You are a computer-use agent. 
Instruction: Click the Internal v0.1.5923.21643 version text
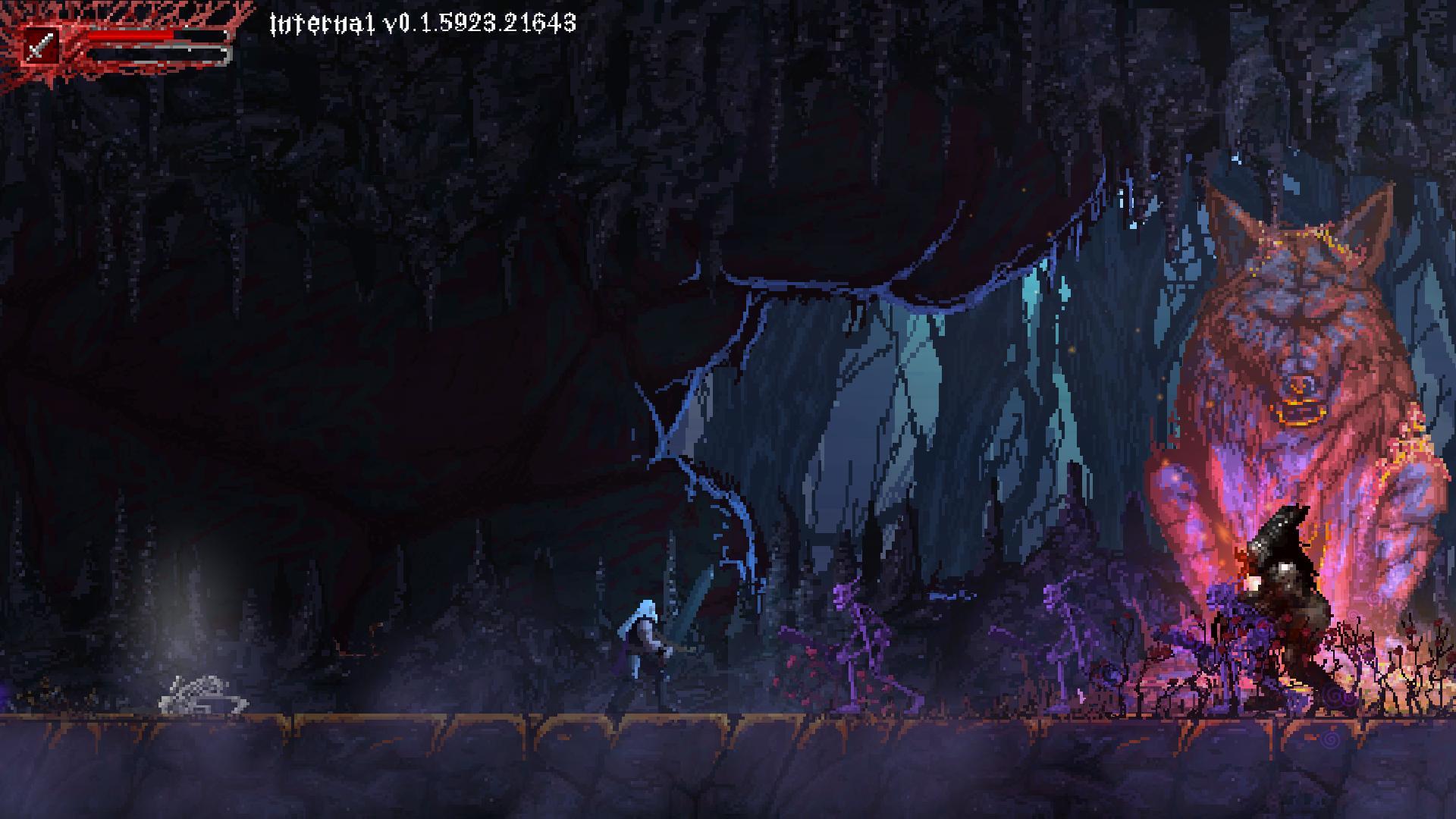coord(421,23)
